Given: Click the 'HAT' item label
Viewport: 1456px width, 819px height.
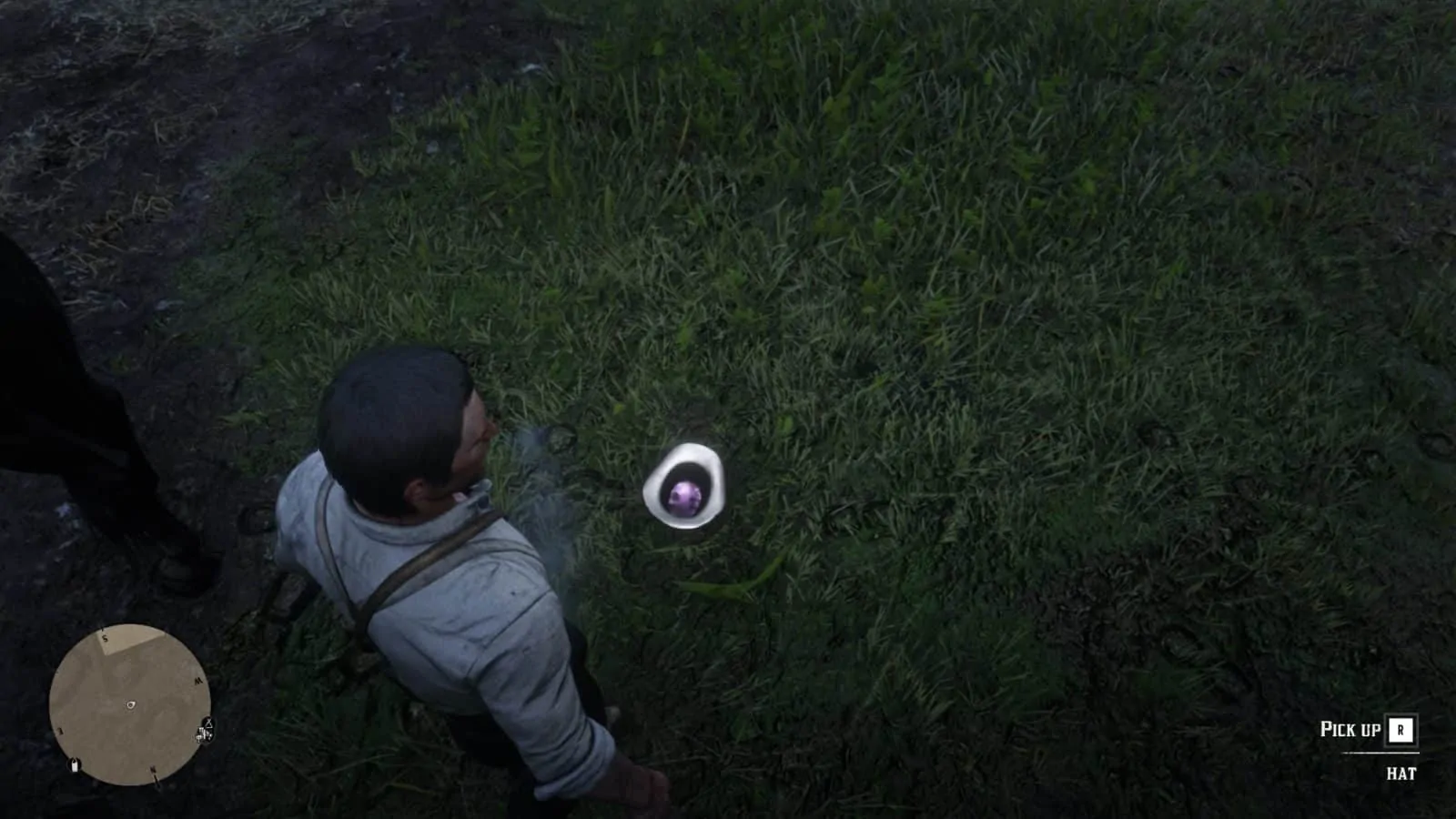Looking at the screenshot, I should (x=1401, y=773).
